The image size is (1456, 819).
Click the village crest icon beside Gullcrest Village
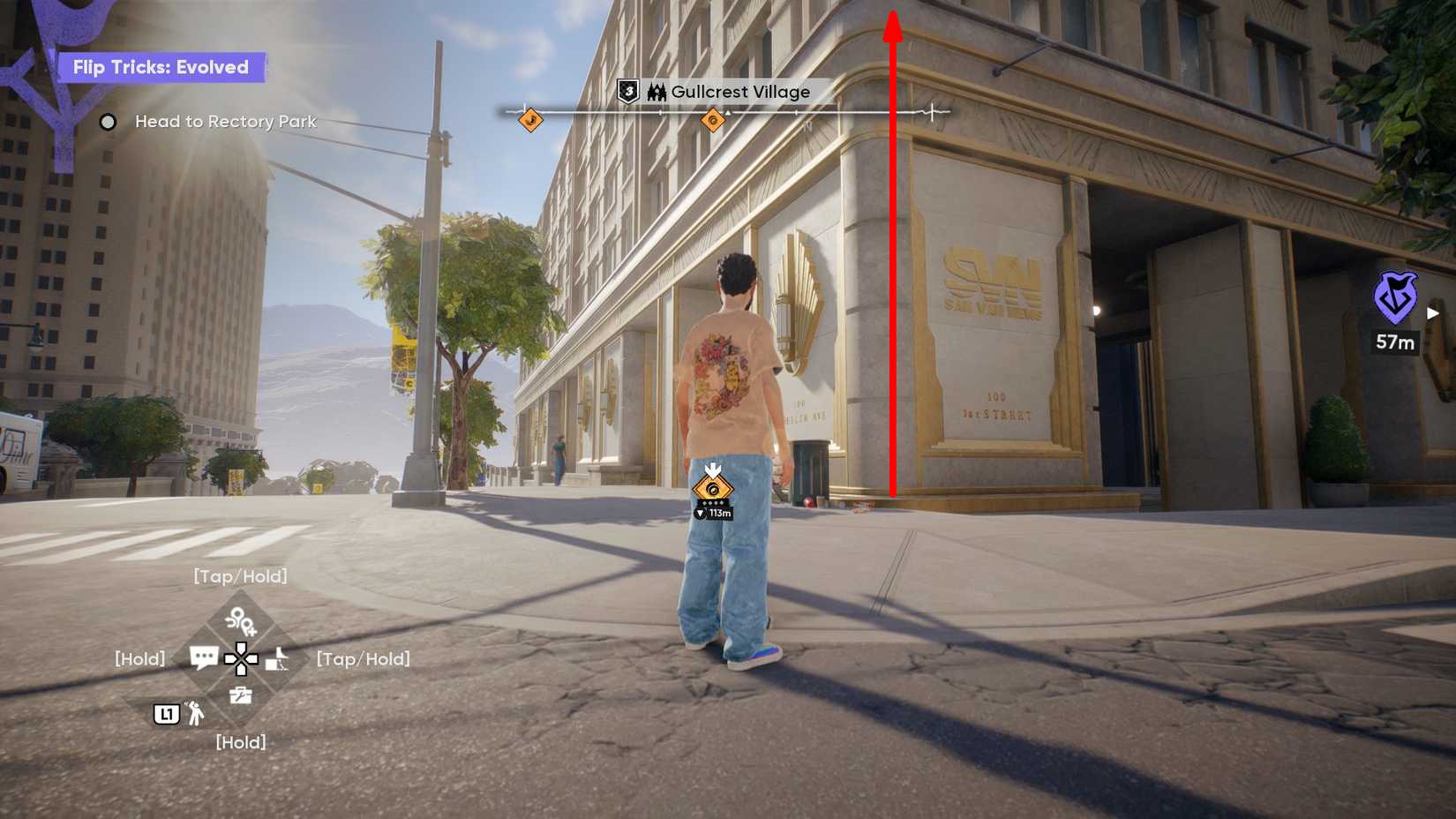pos(656,92)
